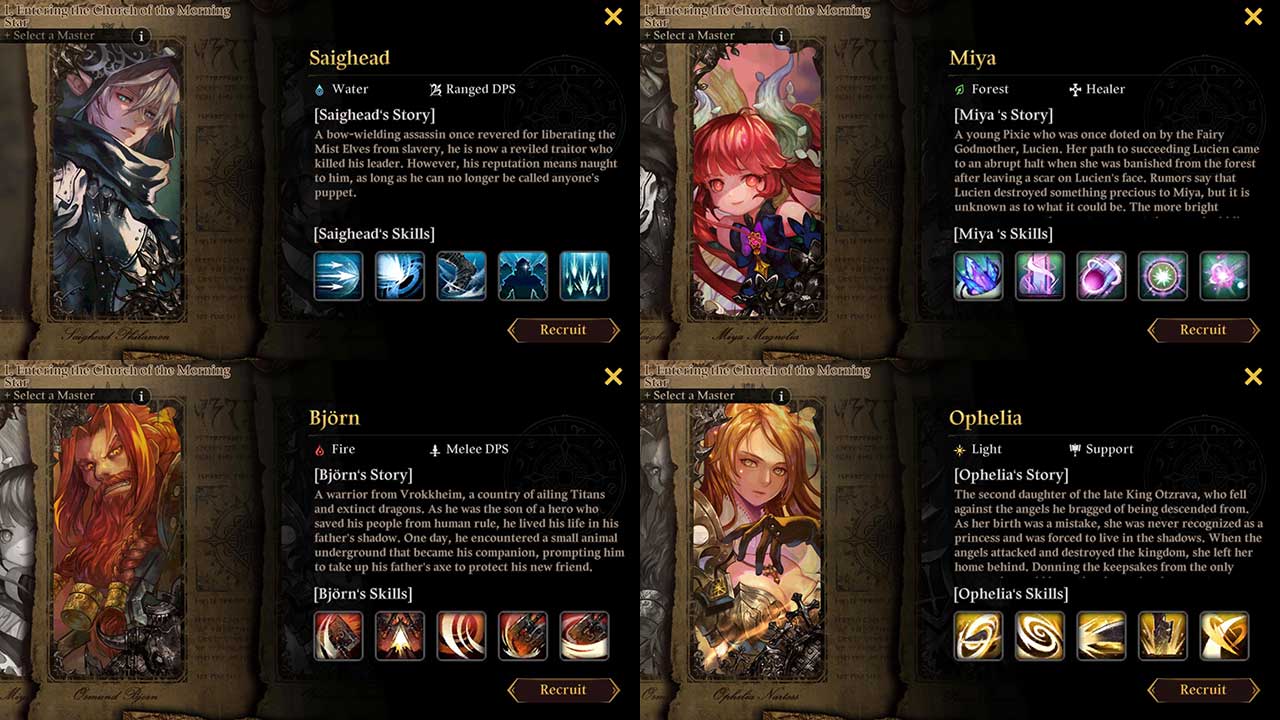
Task: Click the right arrow next to Saighead's Recruit button
Action: (x=613, y=330)
